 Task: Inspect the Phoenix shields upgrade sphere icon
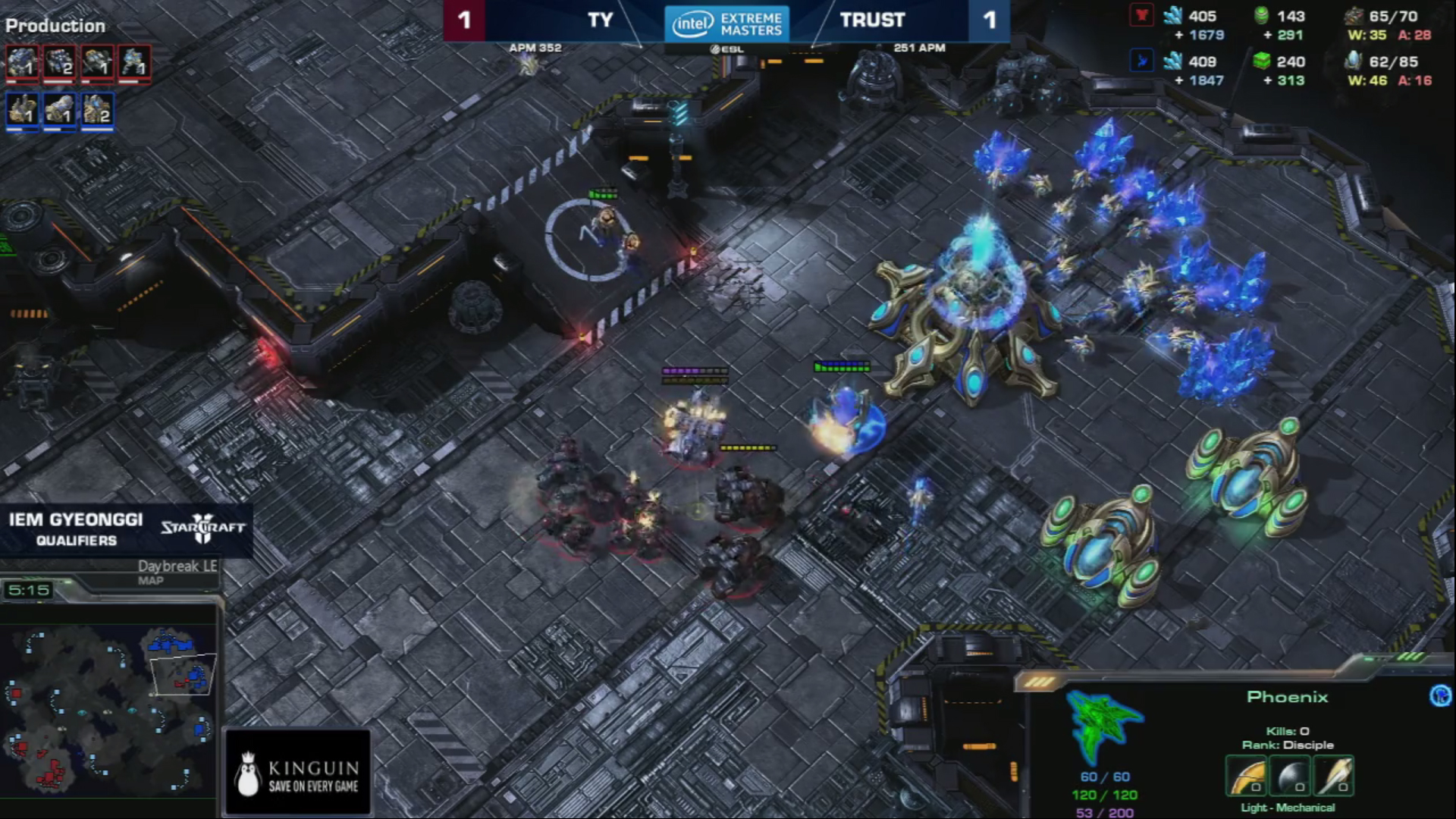click(1291, 777)
